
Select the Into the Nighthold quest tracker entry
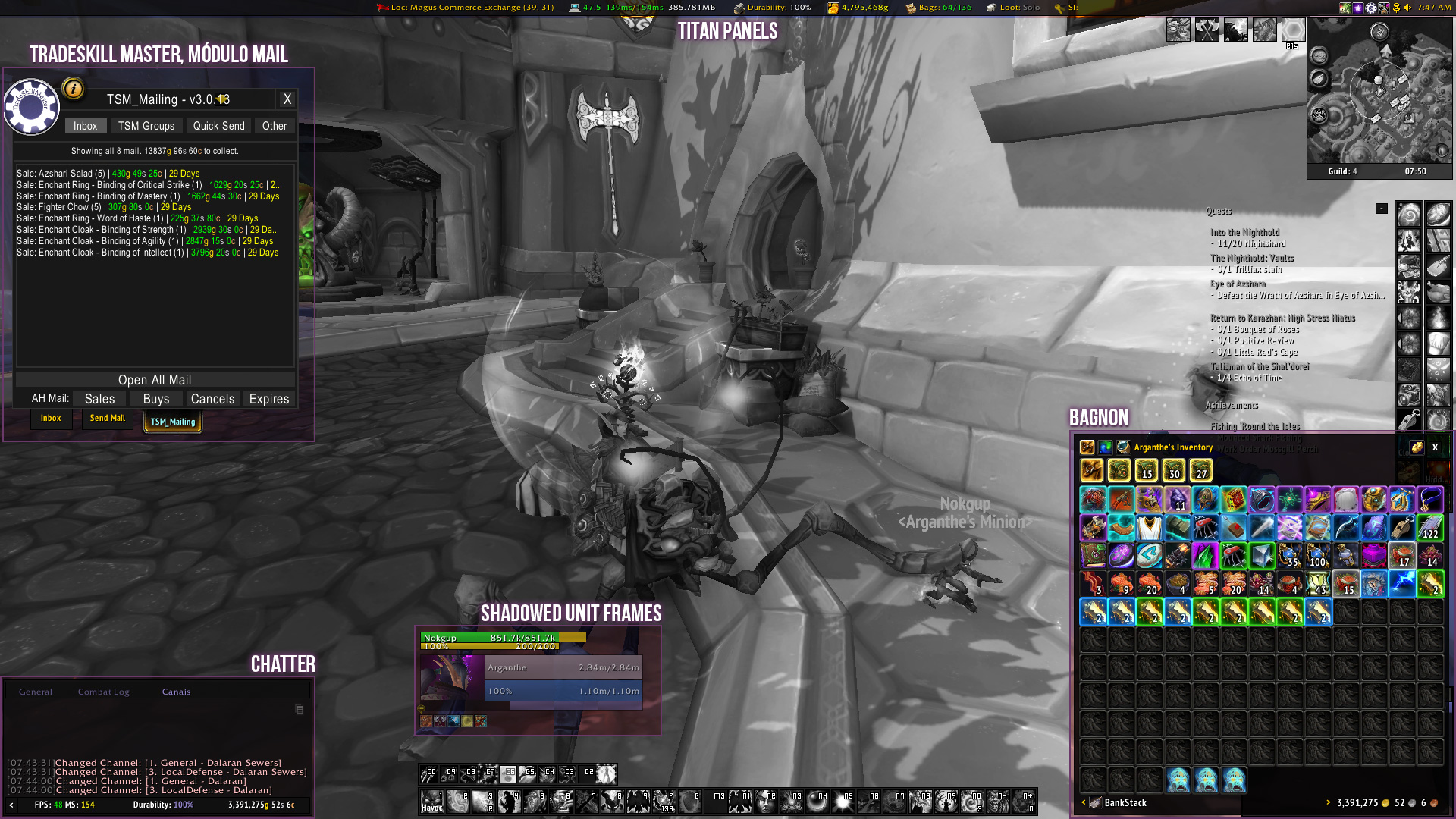(1244, 233)
